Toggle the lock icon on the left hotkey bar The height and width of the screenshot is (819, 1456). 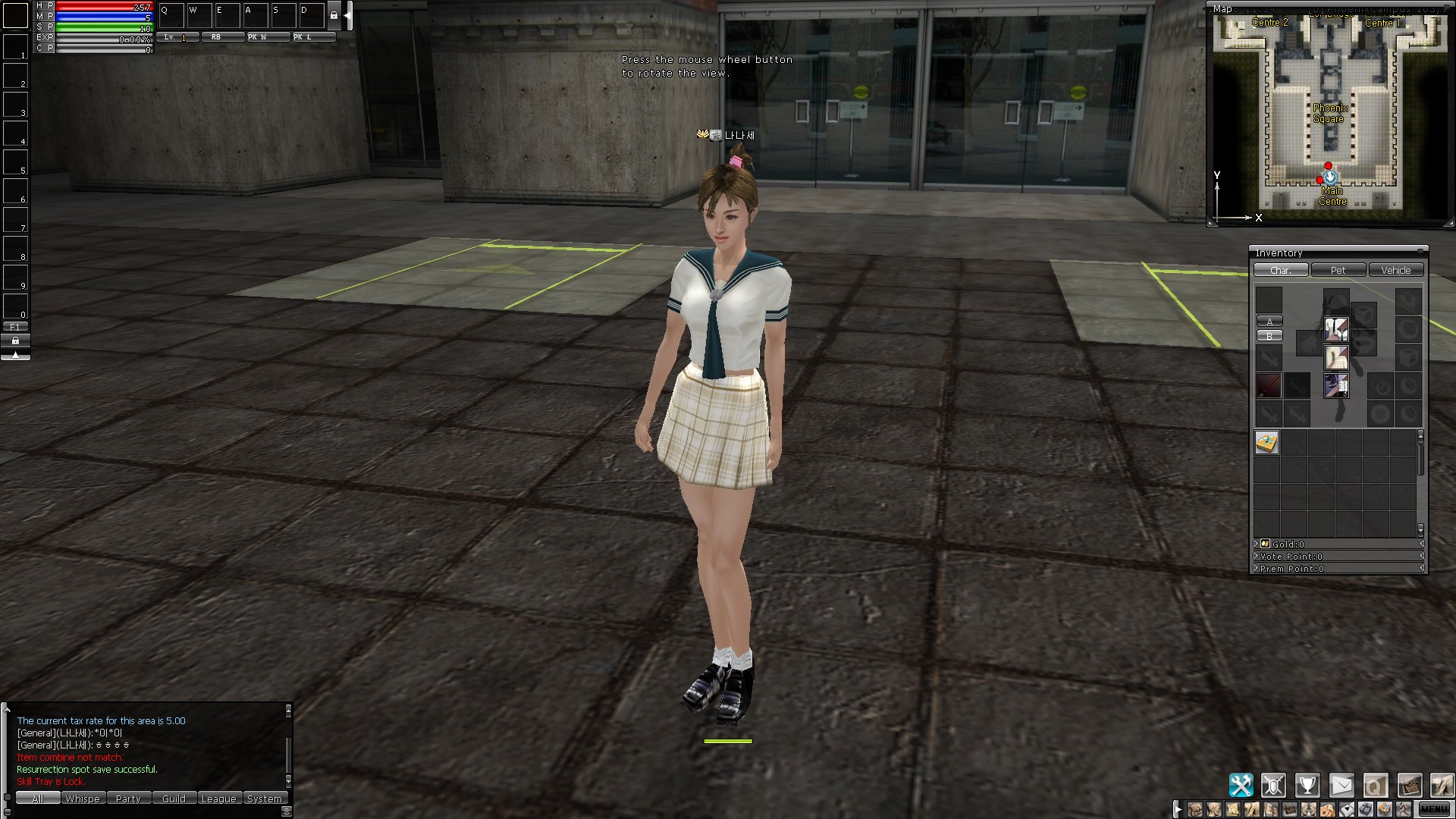click(15, 340)
